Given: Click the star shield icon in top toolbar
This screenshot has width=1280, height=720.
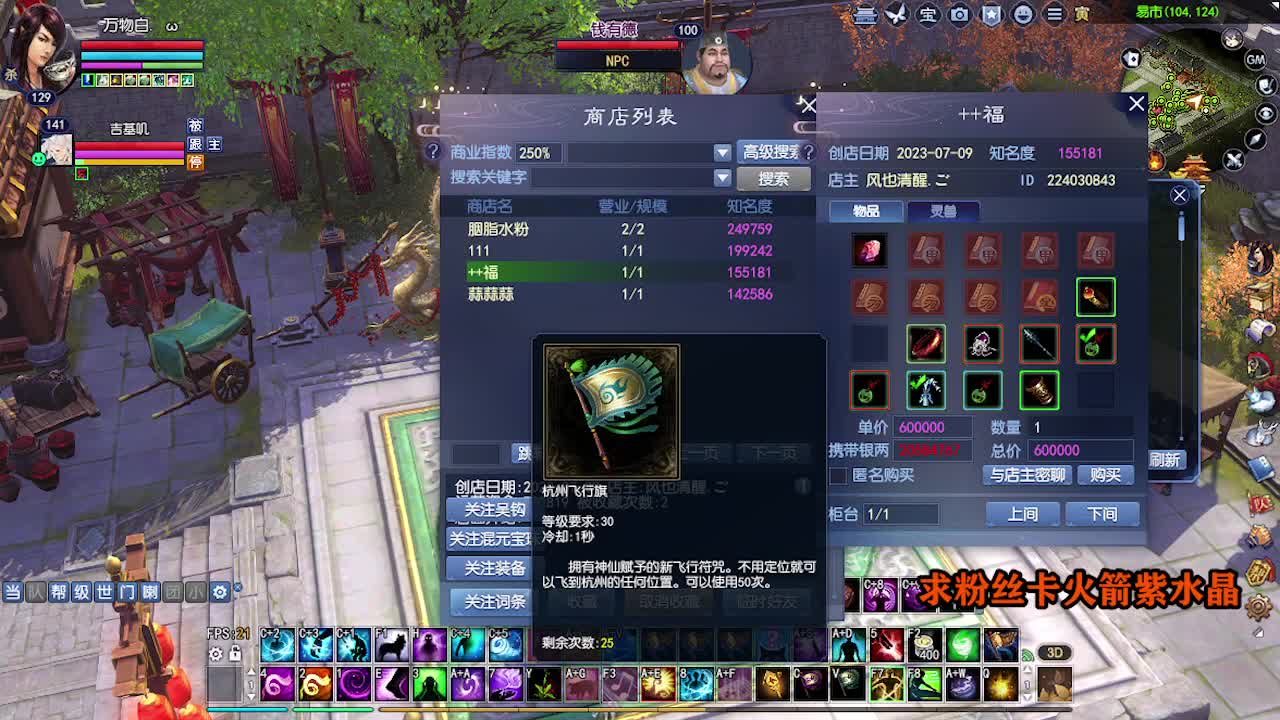Looking at the screenshot, I should click(990, 15).
